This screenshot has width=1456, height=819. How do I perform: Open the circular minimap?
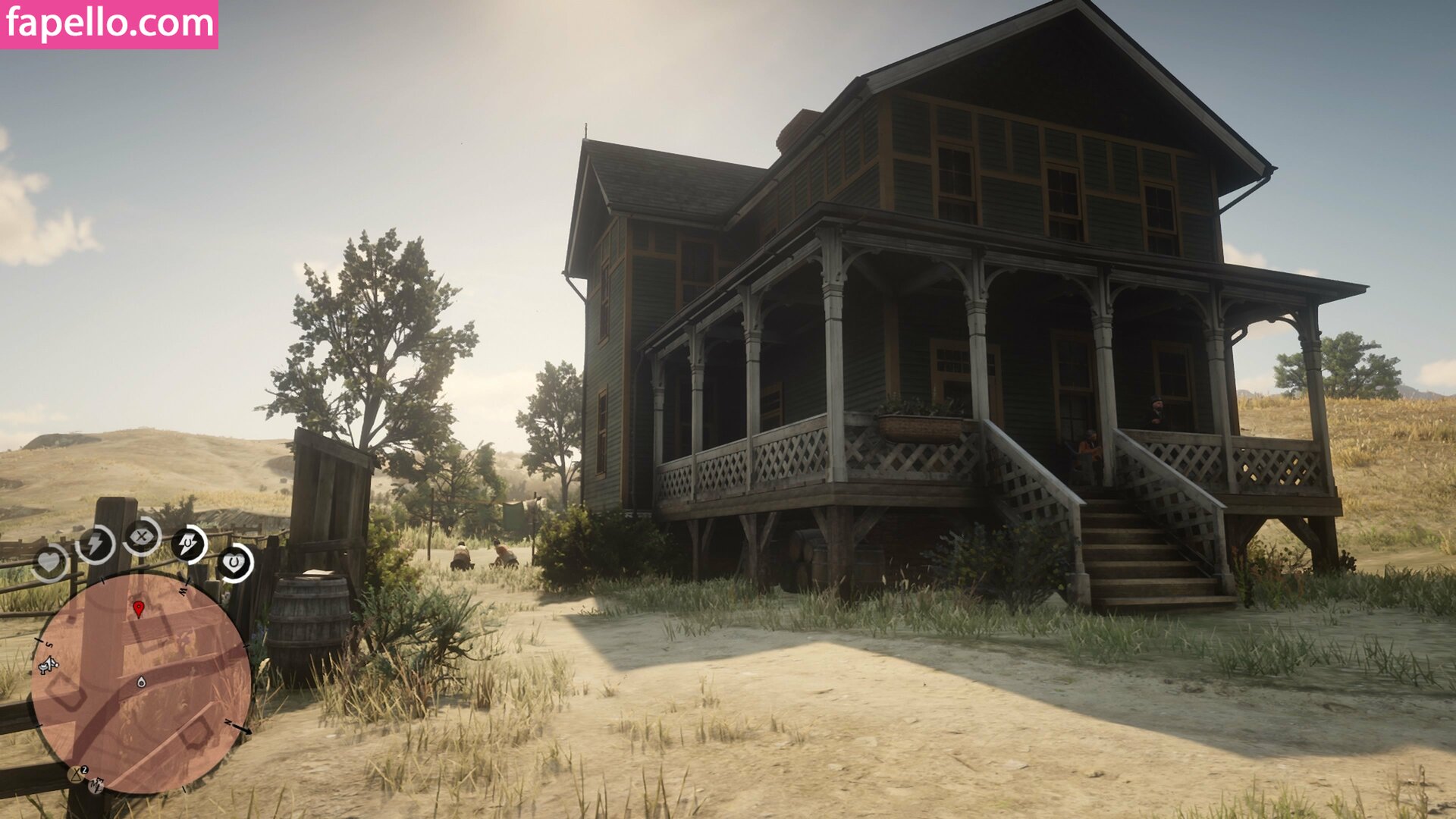[x=141, y=682]
